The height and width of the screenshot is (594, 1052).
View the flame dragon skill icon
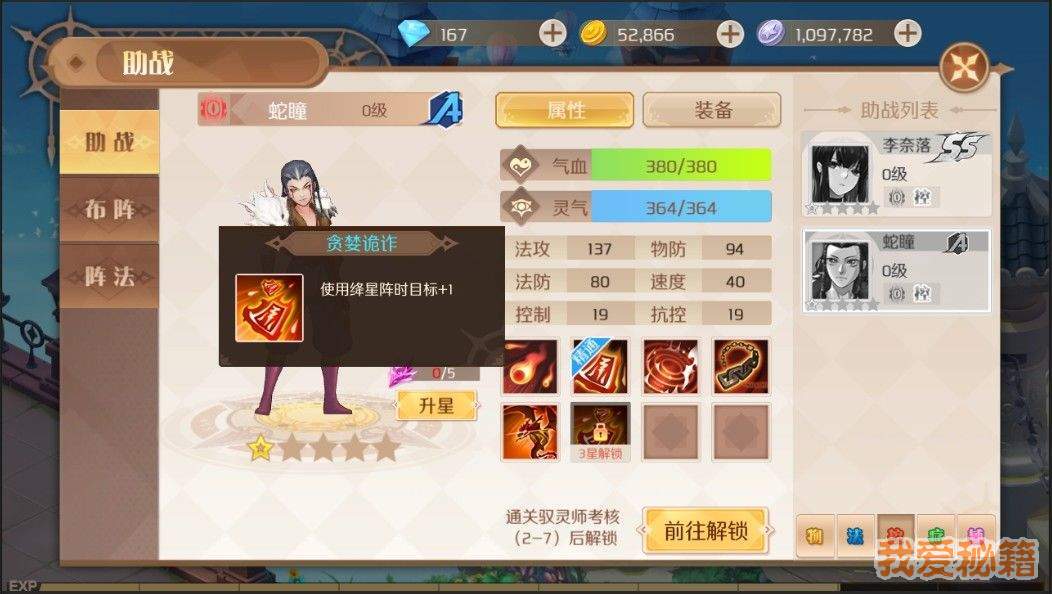530,430
